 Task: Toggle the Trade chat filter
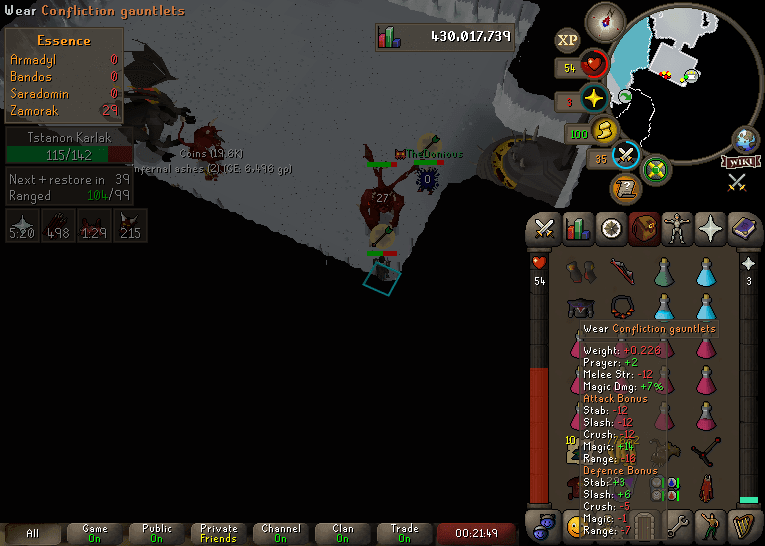[x=405, y=533]
